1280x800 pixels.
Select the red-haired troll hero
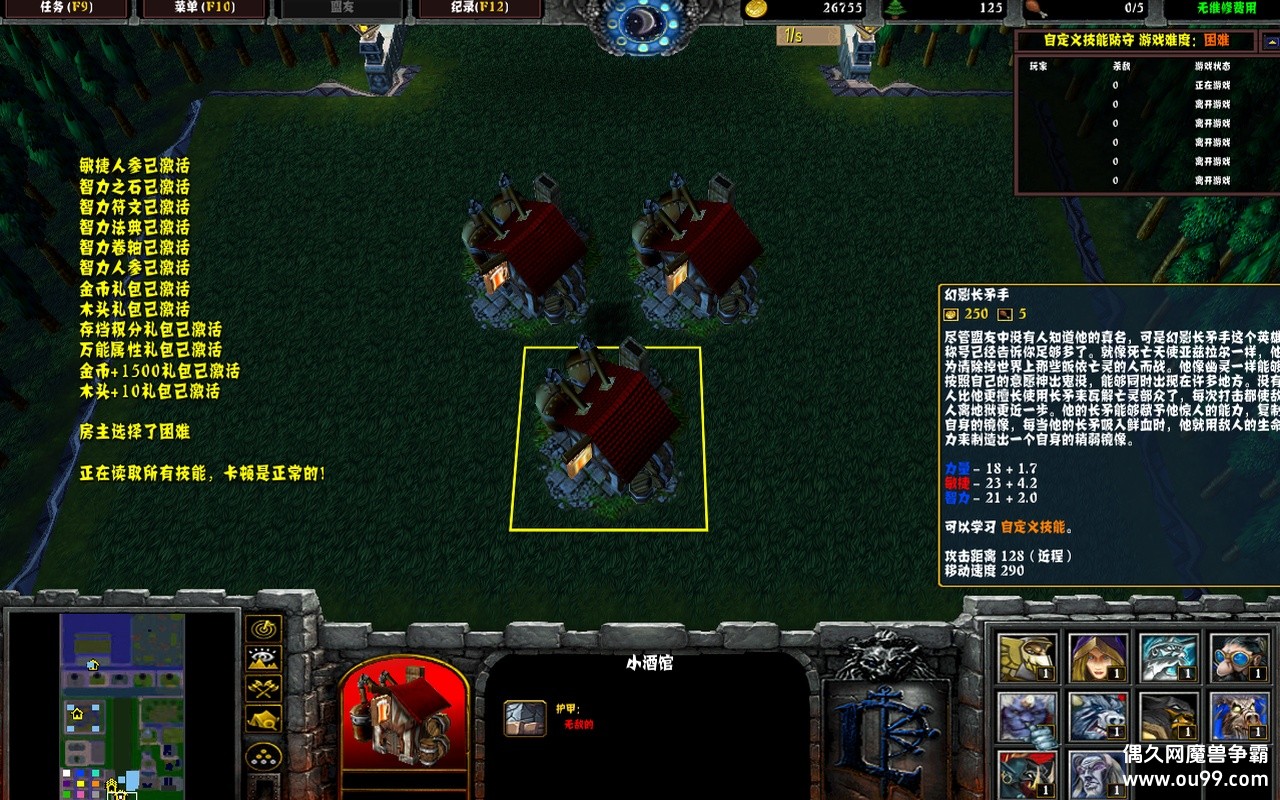[x=1027, y=775]
